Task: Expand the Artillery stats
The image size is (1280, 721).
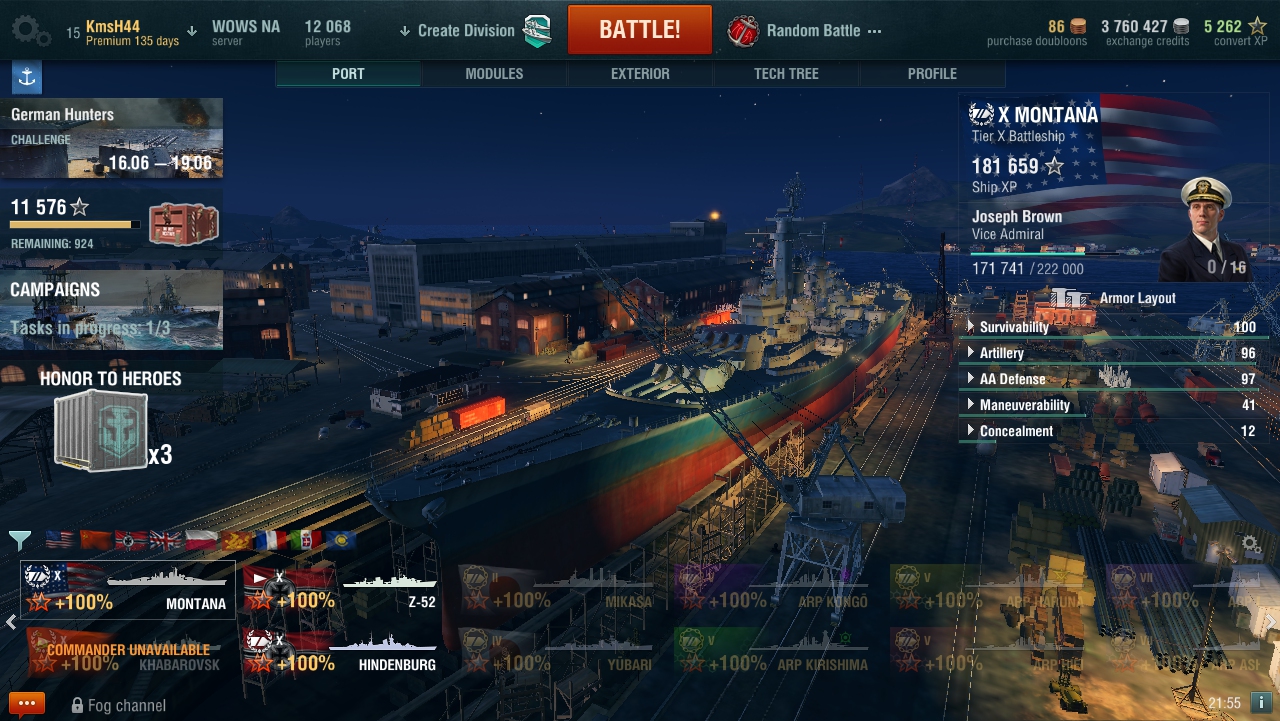Action: [1001, 353]
